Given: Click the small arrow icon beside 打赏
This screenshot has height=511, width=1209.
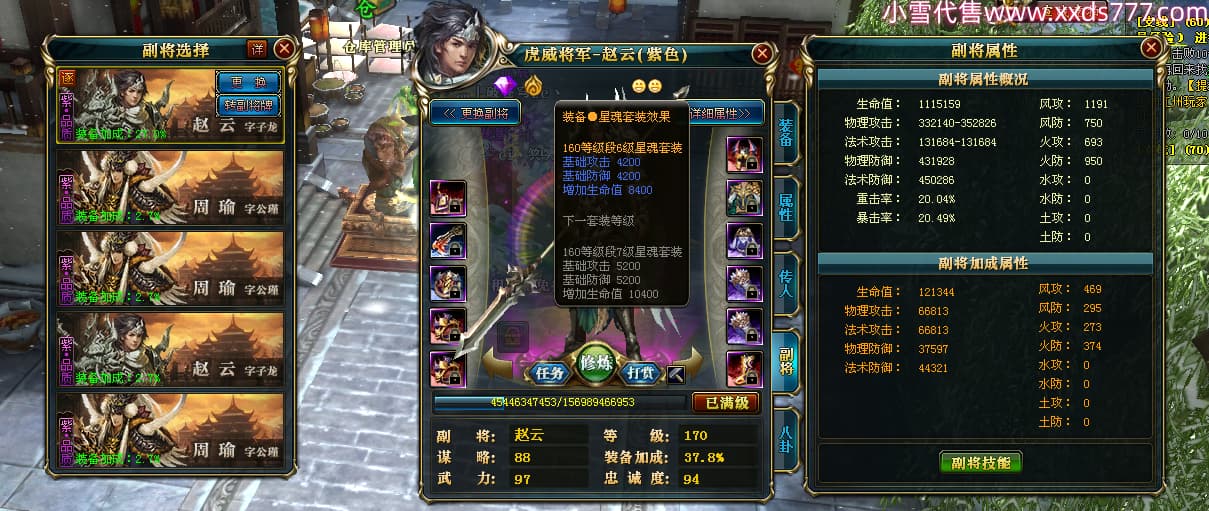Looking at the screenshot, I should [x=677, y=374].
